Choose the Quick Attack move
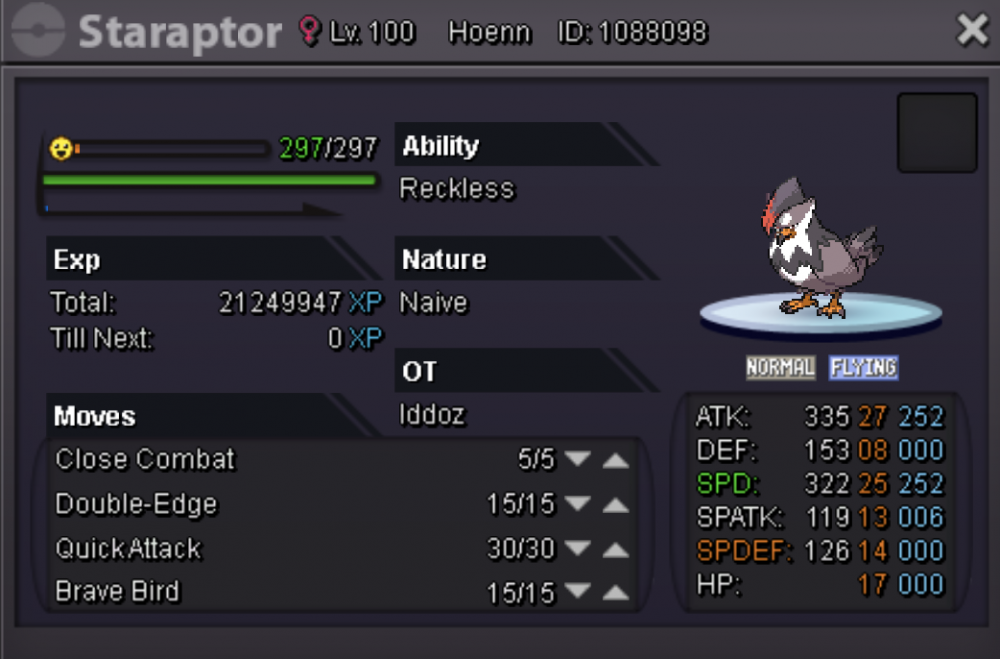Image resolution: width=1000 pixels, height=659 pixels. [x=128, y=549]
